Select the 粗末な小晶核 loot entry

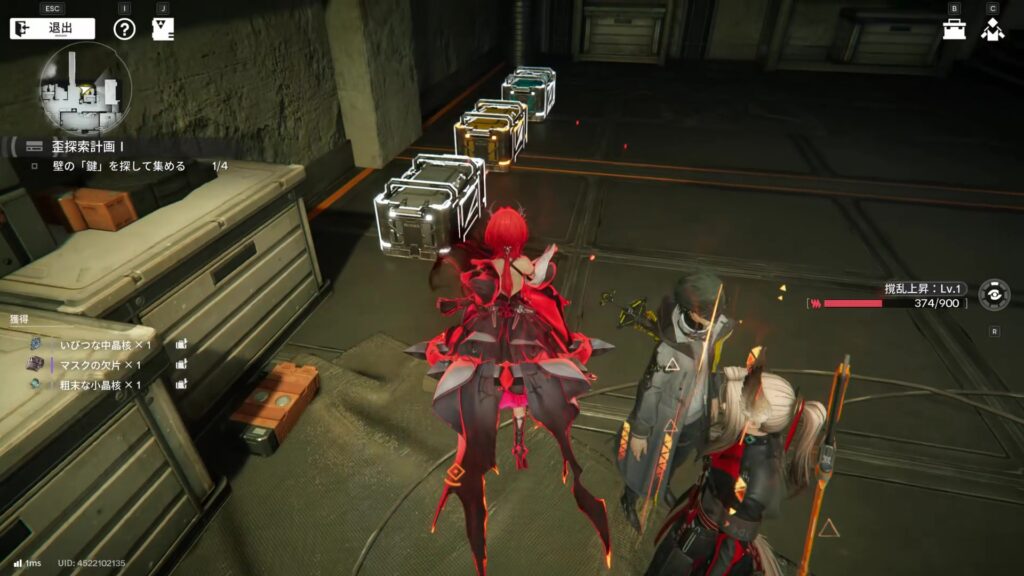pos(98,385)
